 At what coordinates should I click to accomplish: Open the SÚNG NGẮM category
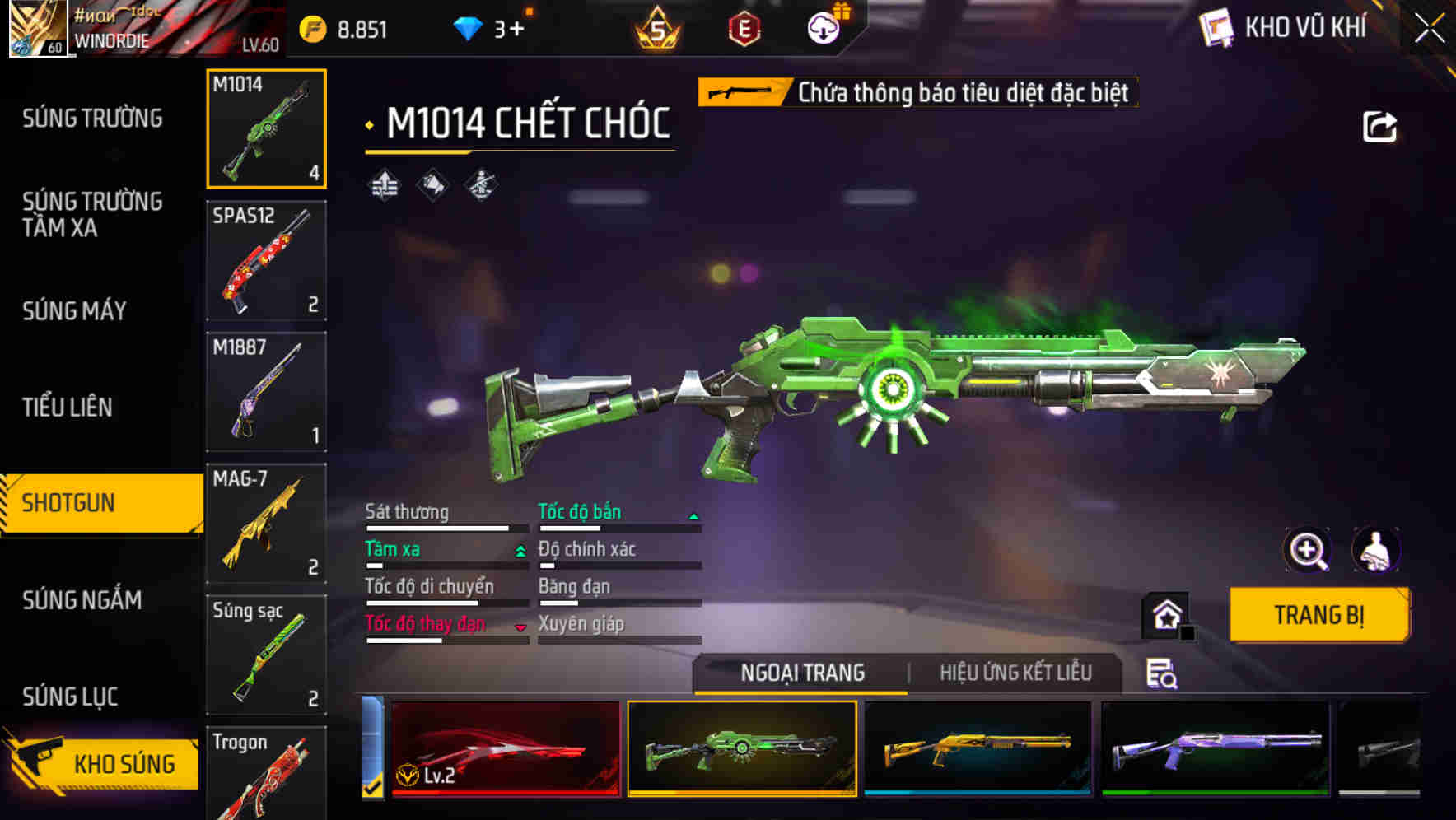click(82, 600)
